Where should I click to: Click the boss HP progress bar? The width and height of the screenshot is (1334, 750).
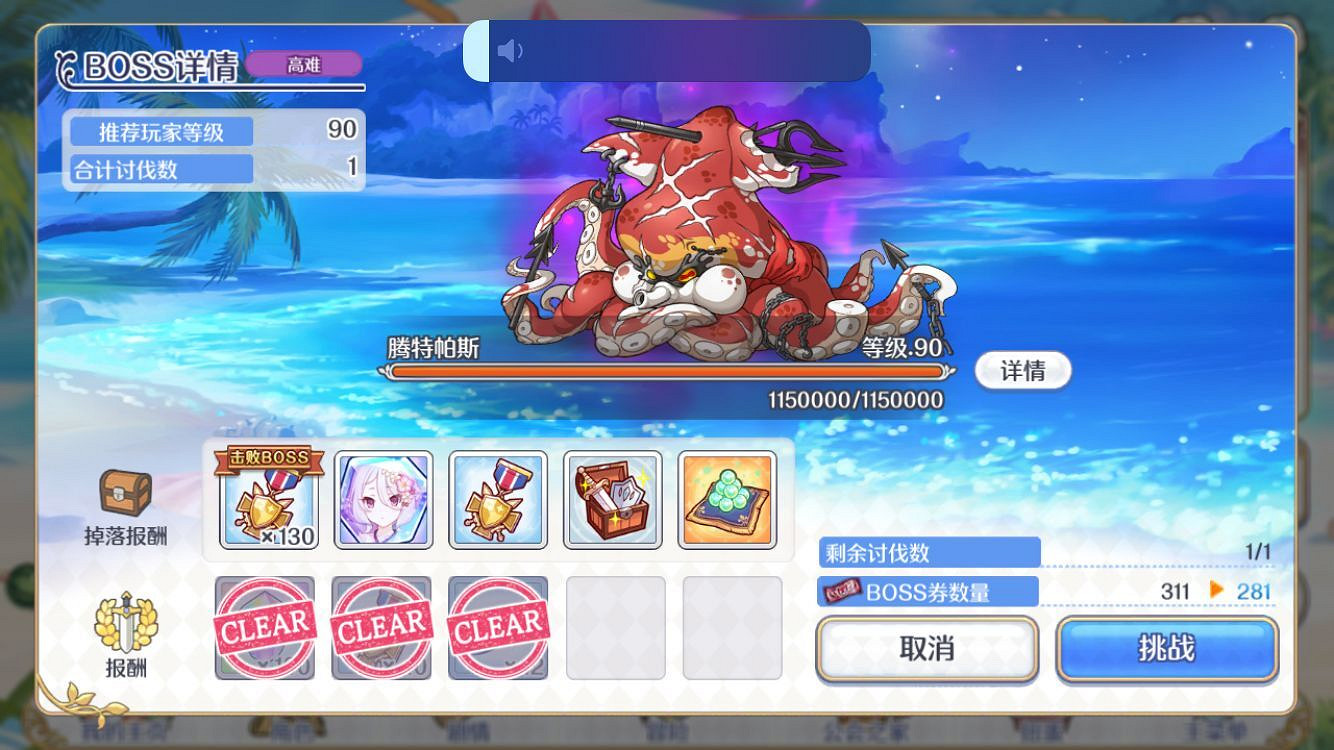670,371
